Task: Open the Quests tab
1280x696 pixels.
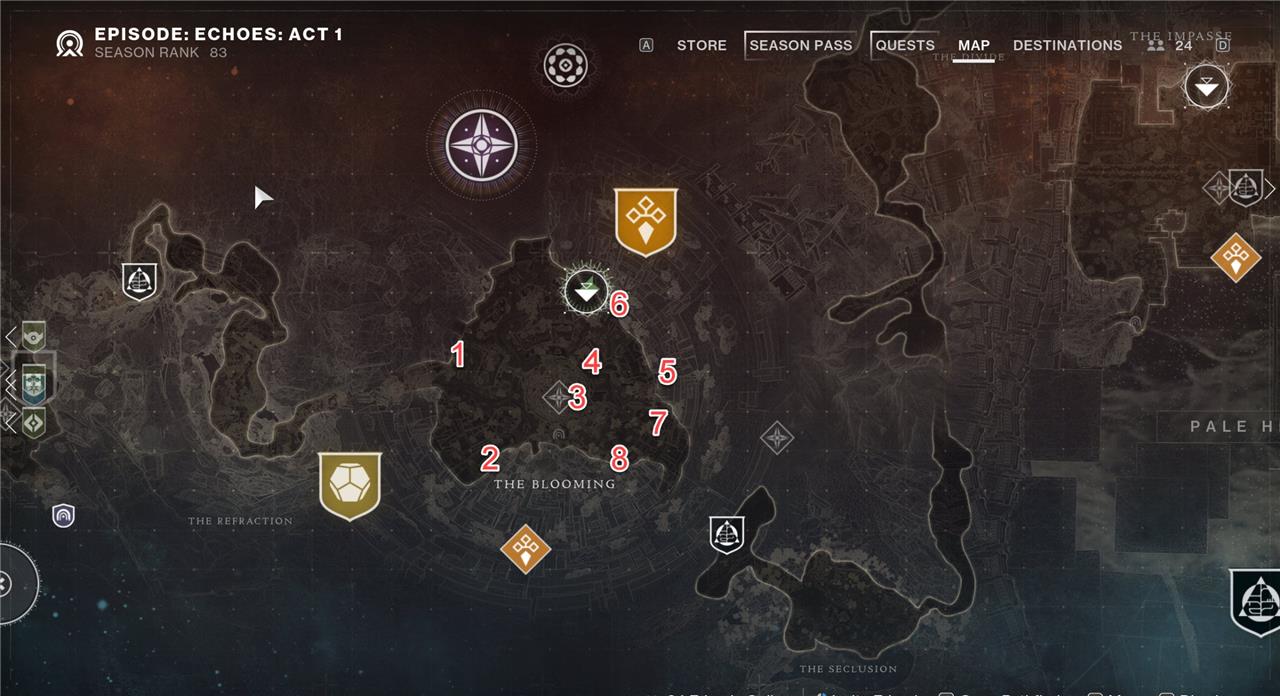Action: point(904,45)
